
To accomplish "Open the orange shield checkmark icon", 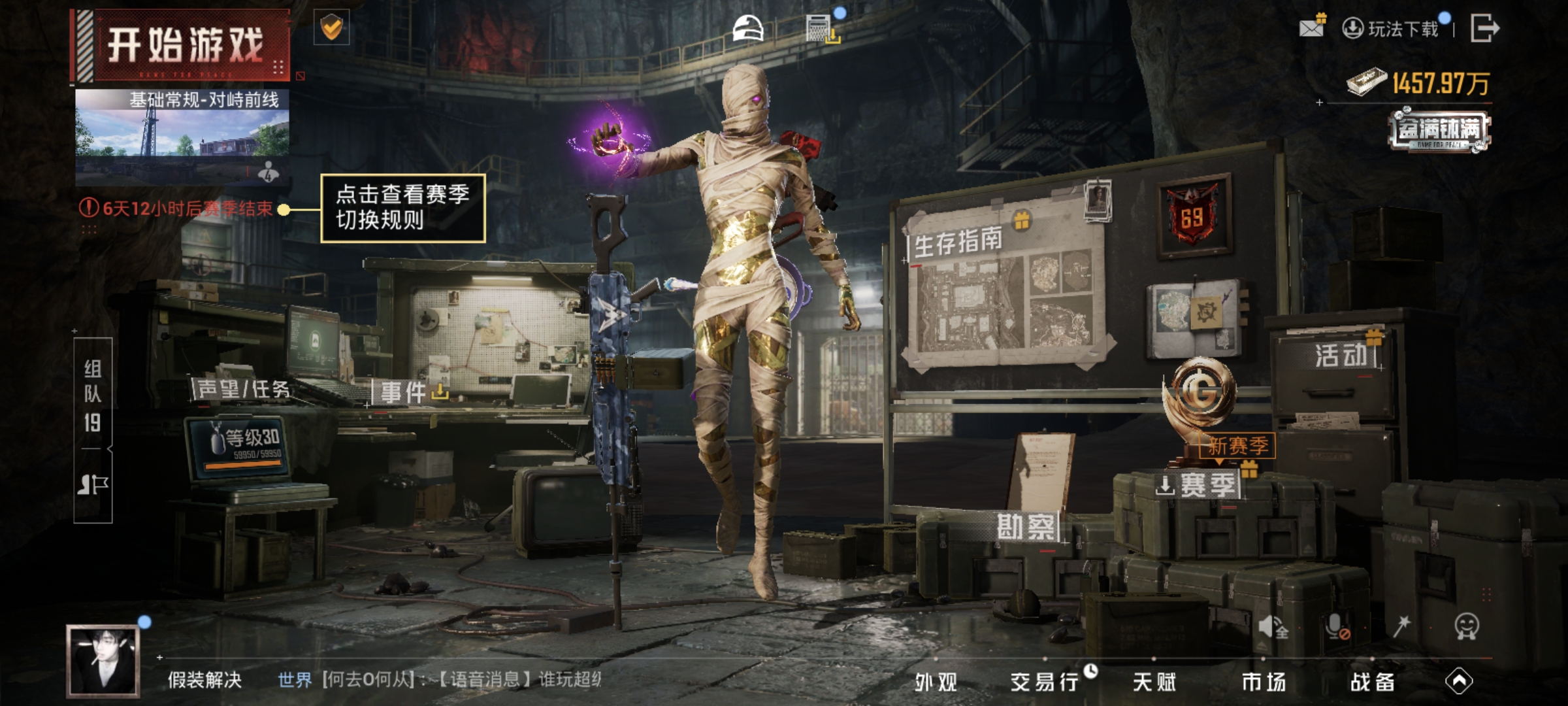I will pyautogui.click(x=332, y=28).
